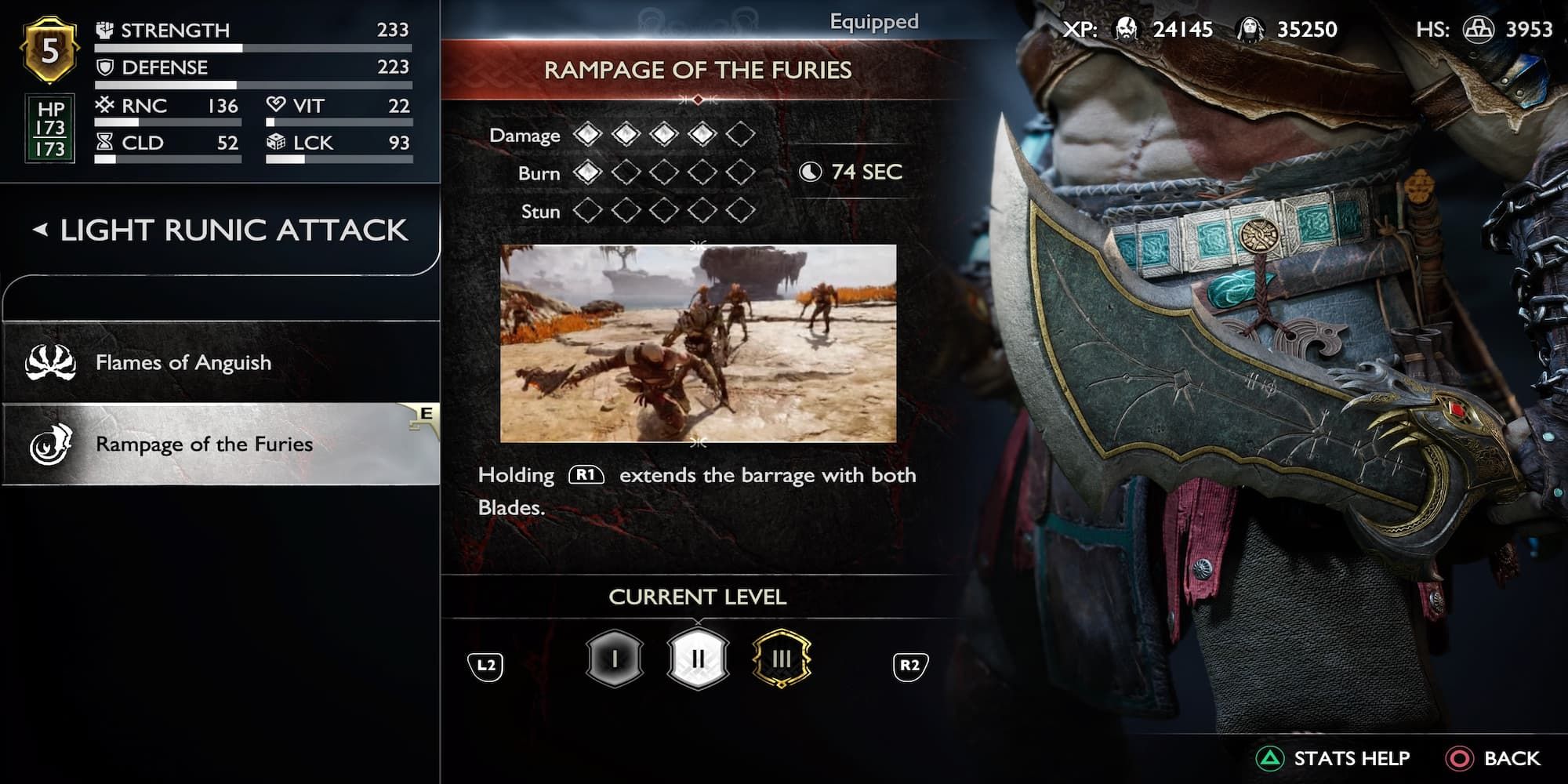The width and height of the screenshot is (1568, 784).
Task: Click the cooldown moon icon beside 74 SEC
Action: pyautogui.click(x=808, y=172)
